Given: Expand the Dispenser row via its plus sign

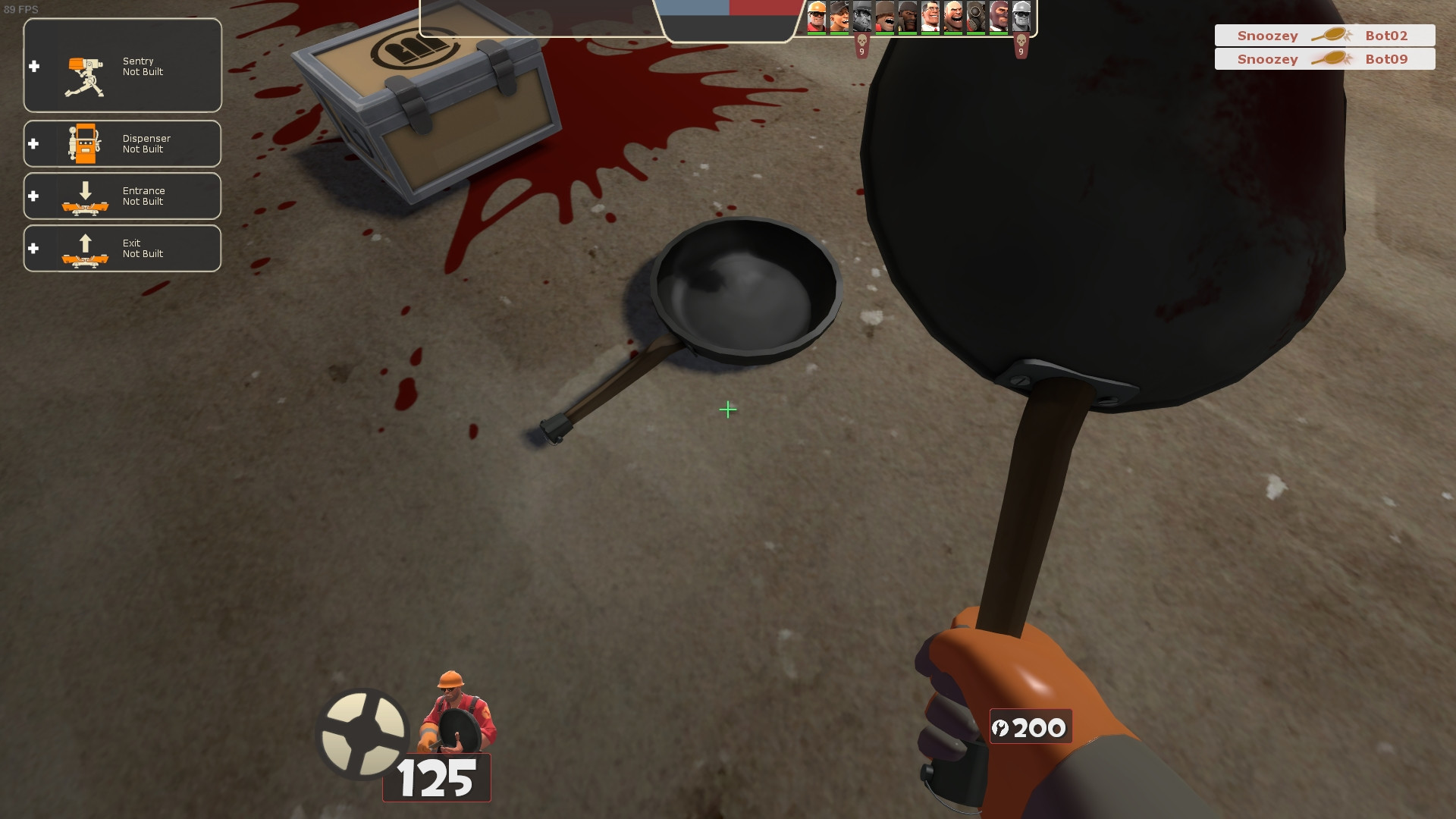Looking at the screenshot, I should (x=33, y=143).
